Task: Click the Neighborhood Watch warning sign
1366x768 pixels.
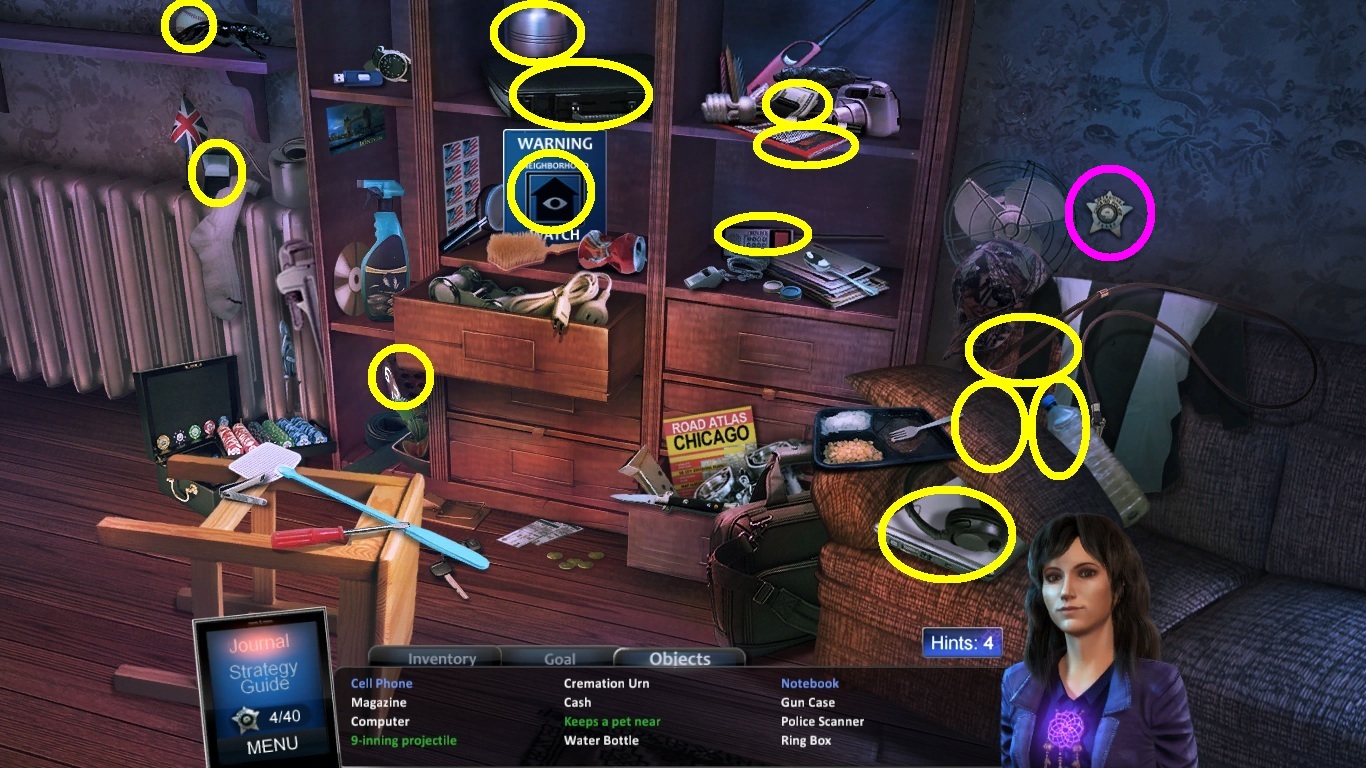Action: (x=551, y=190)
